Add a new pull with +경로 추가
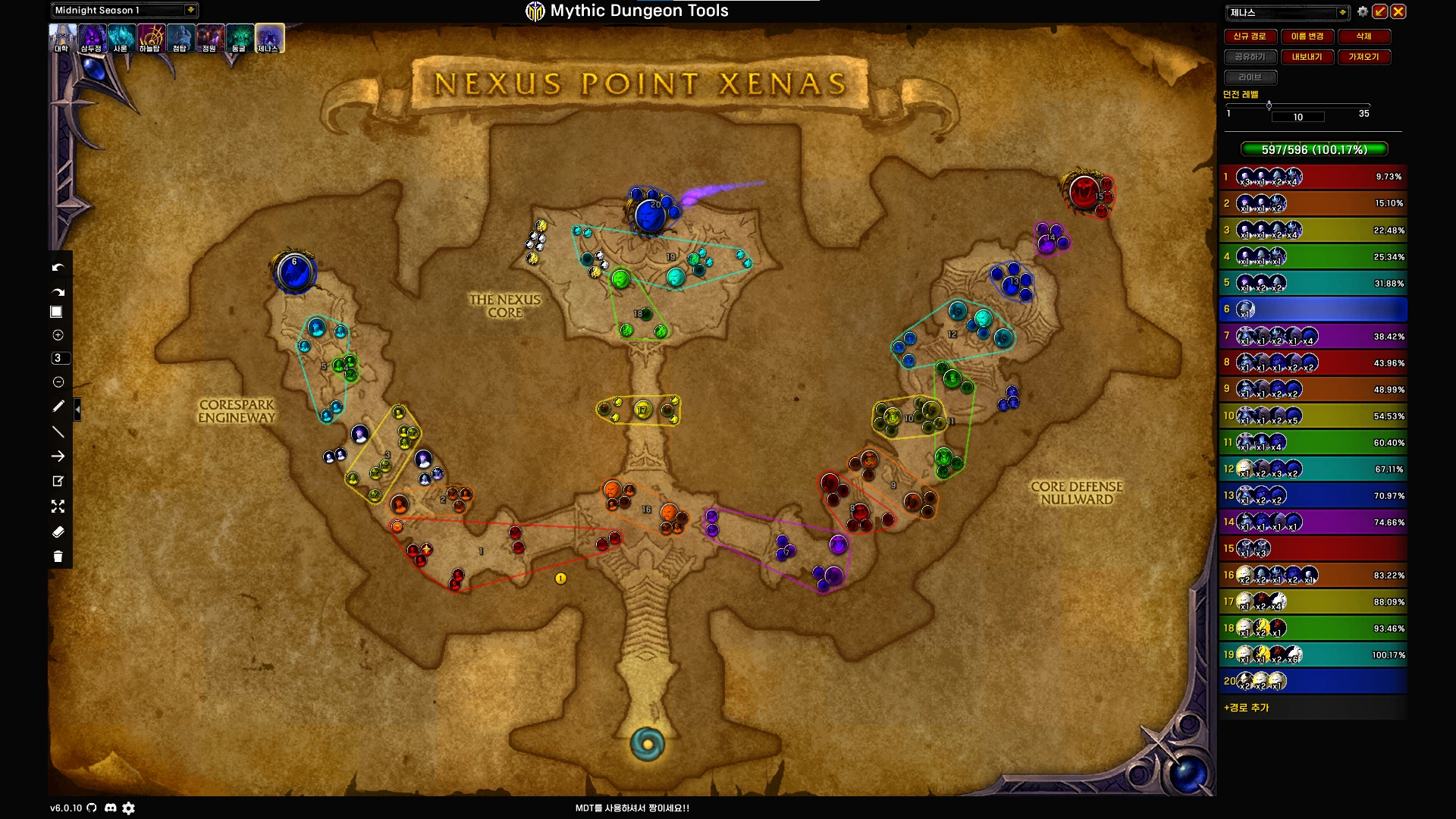This screenshot has width=1456, height=819. coord(1246,708)
